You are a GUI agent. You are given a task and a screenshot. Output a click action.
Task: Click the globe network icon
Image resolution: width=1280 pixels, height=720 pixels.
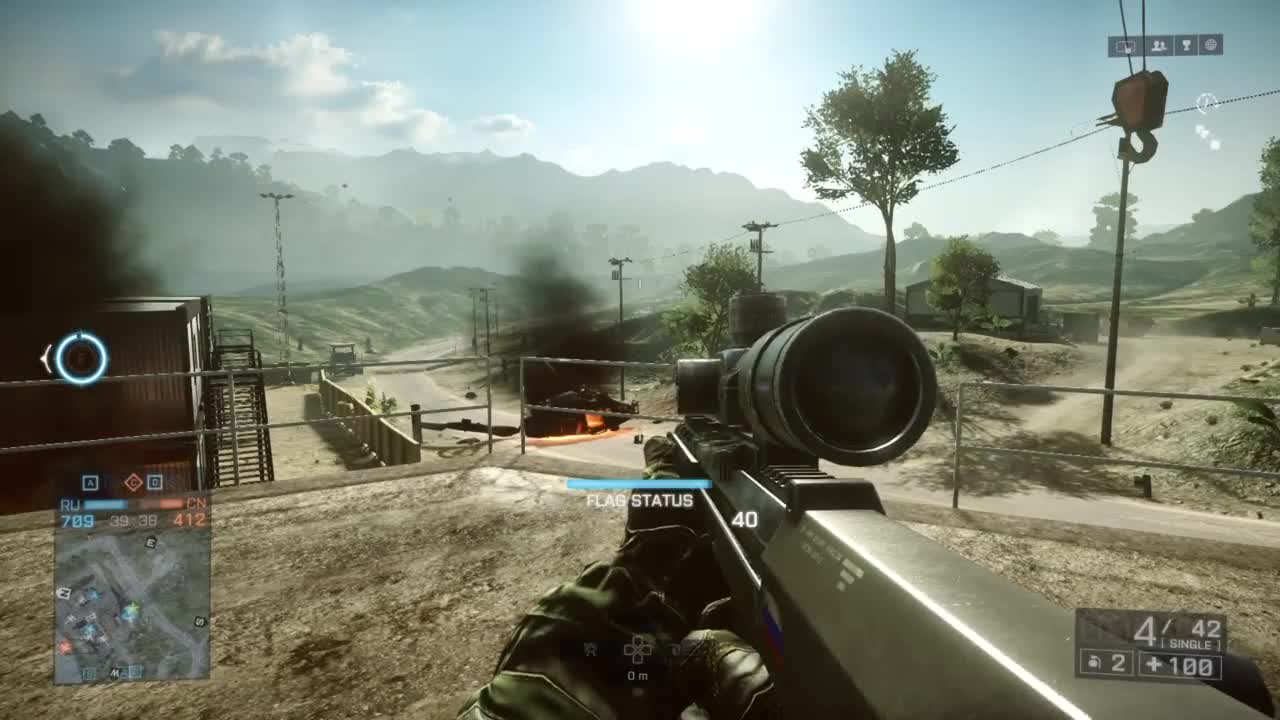(x=1210, y=47)
